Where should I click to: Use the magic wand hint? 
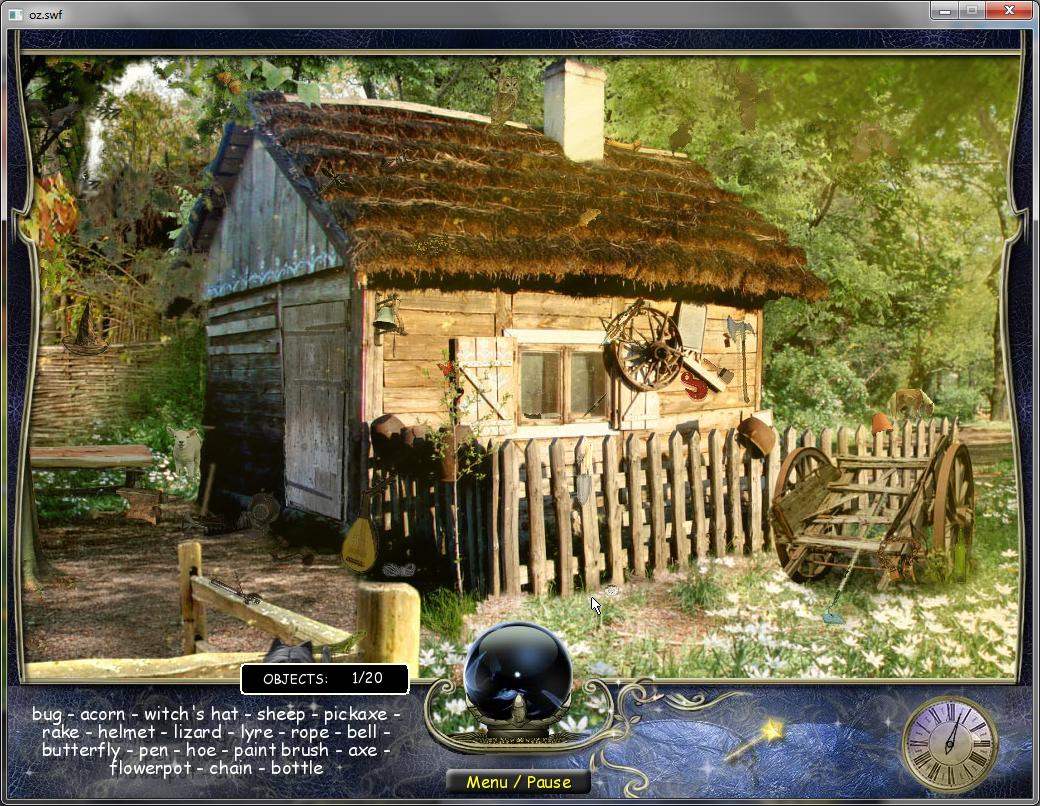click(x=754, y=742)
